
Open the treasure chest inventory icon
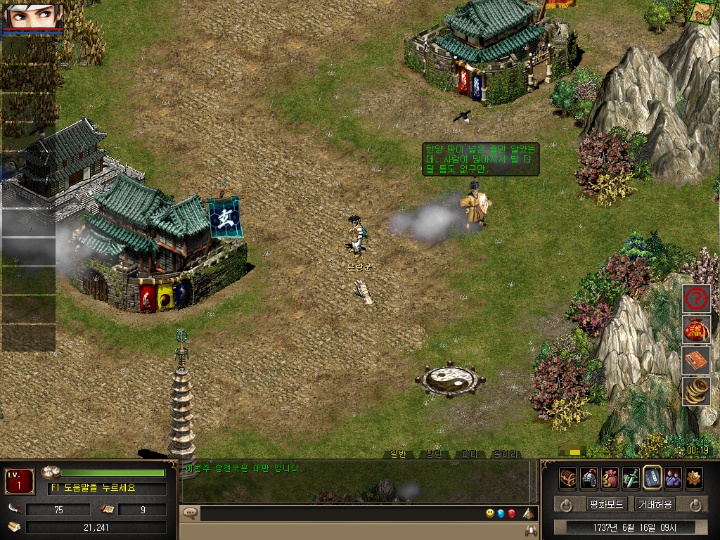click(x=567, y=478)
